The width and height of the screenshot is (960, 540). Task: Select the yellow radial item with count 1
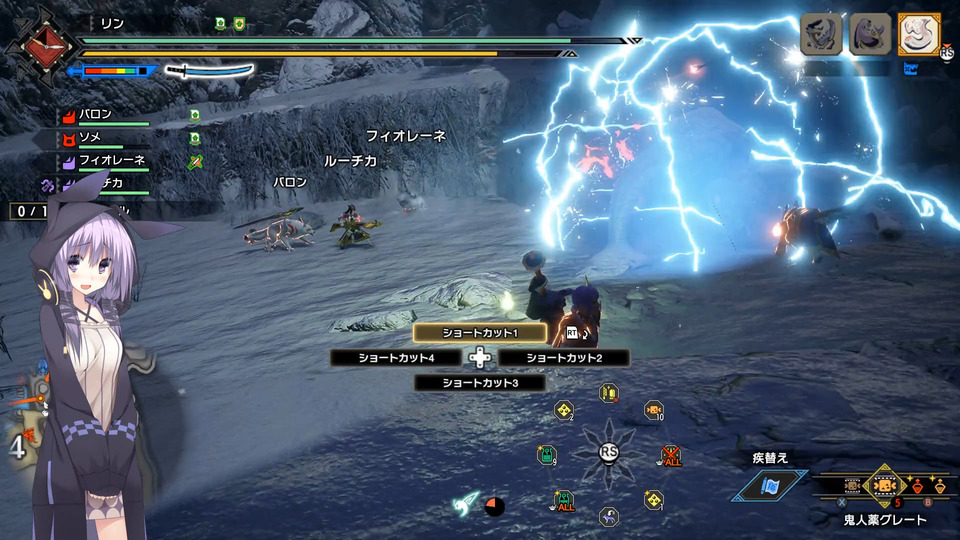(653, 499)
